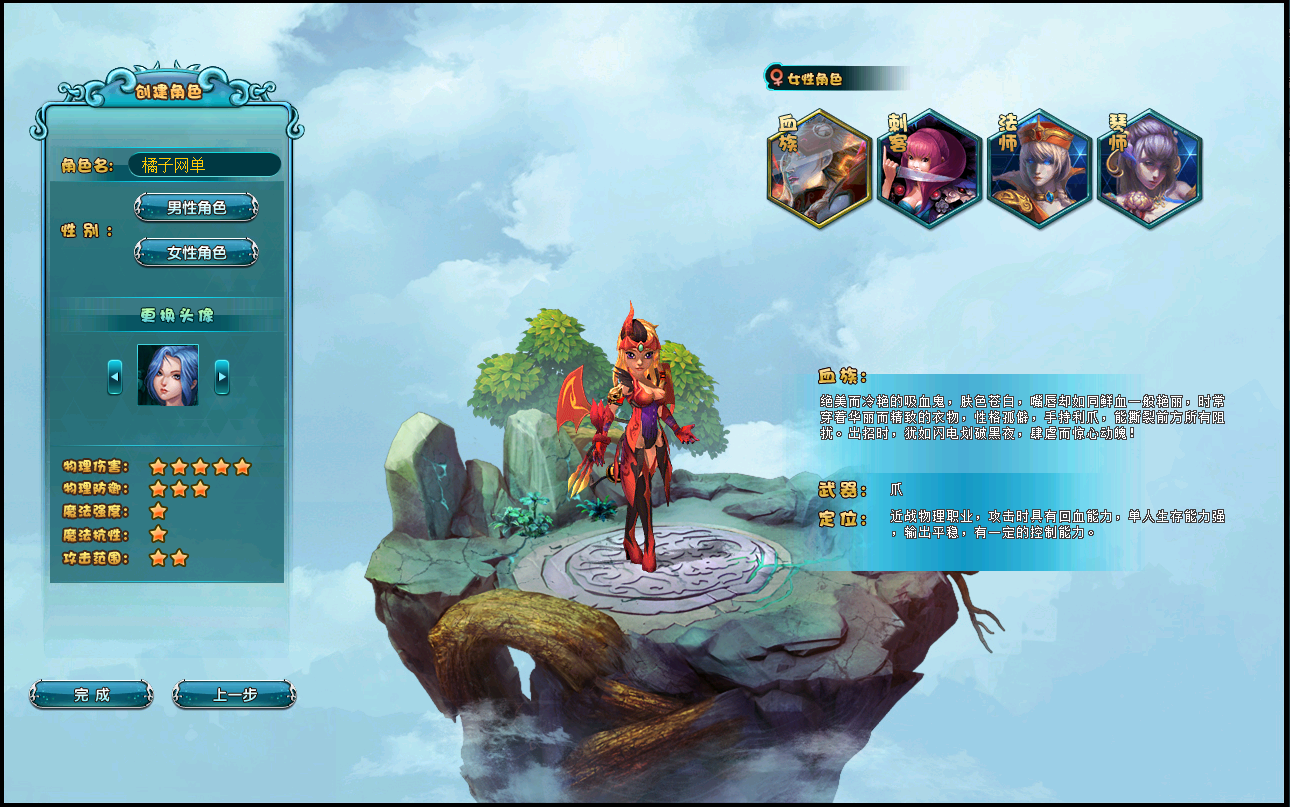The image size is (1290, 807).
Task: Select the 刺客 assassin class hexagon
Action: [x=930, y=169]
